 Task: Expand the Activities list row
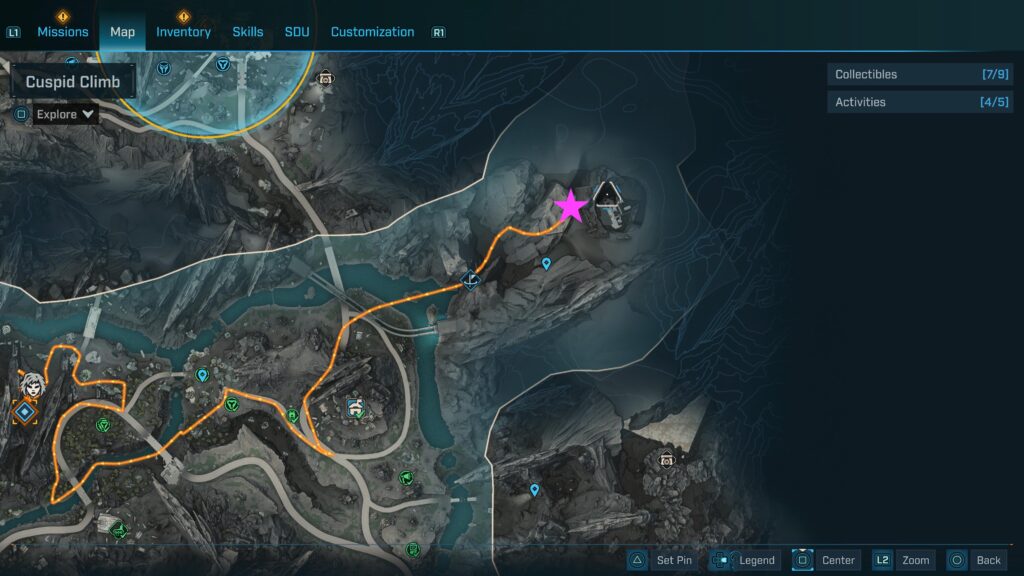click(920, 102)
